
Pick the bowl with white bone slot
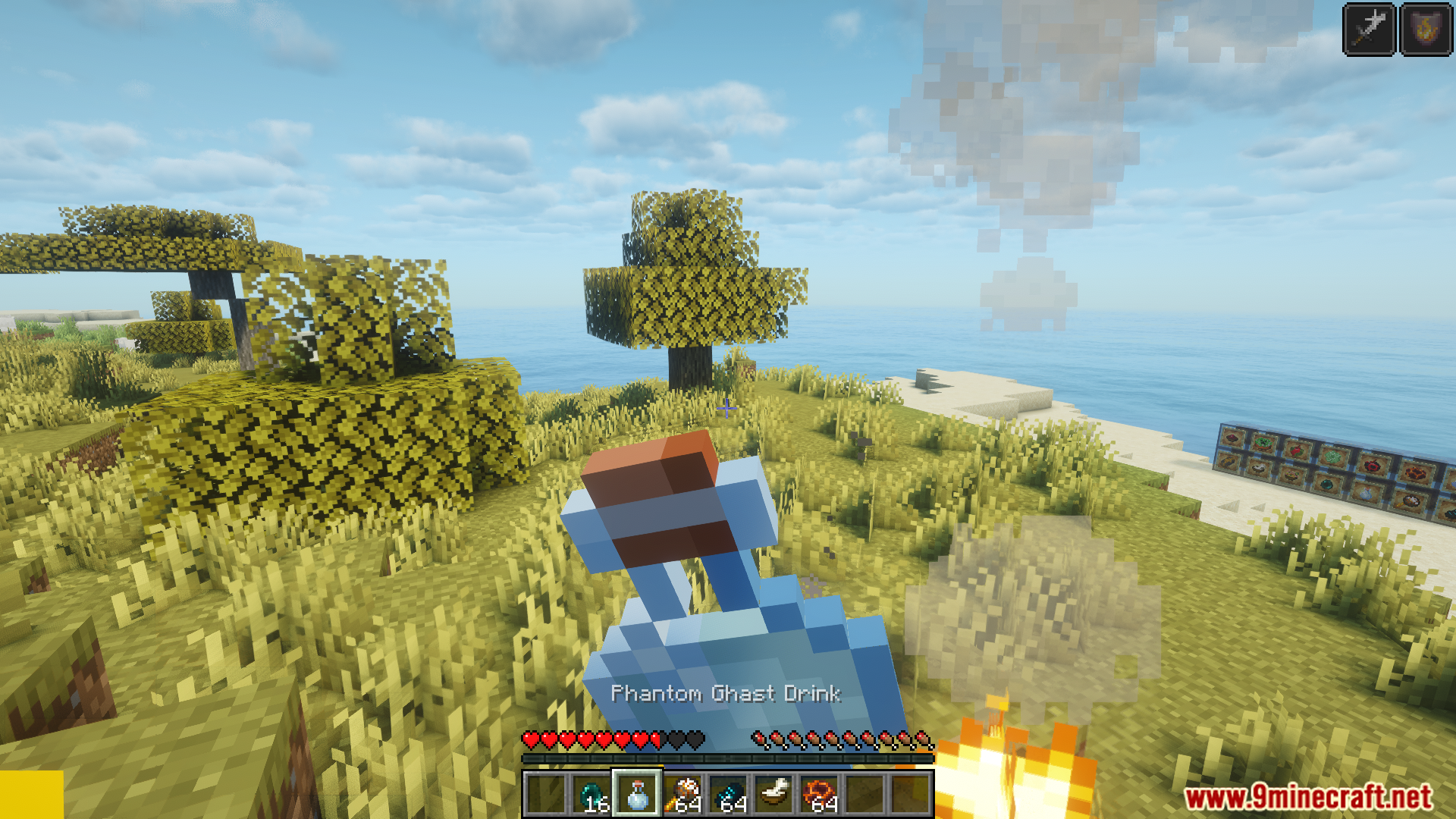tap(774, 794)
